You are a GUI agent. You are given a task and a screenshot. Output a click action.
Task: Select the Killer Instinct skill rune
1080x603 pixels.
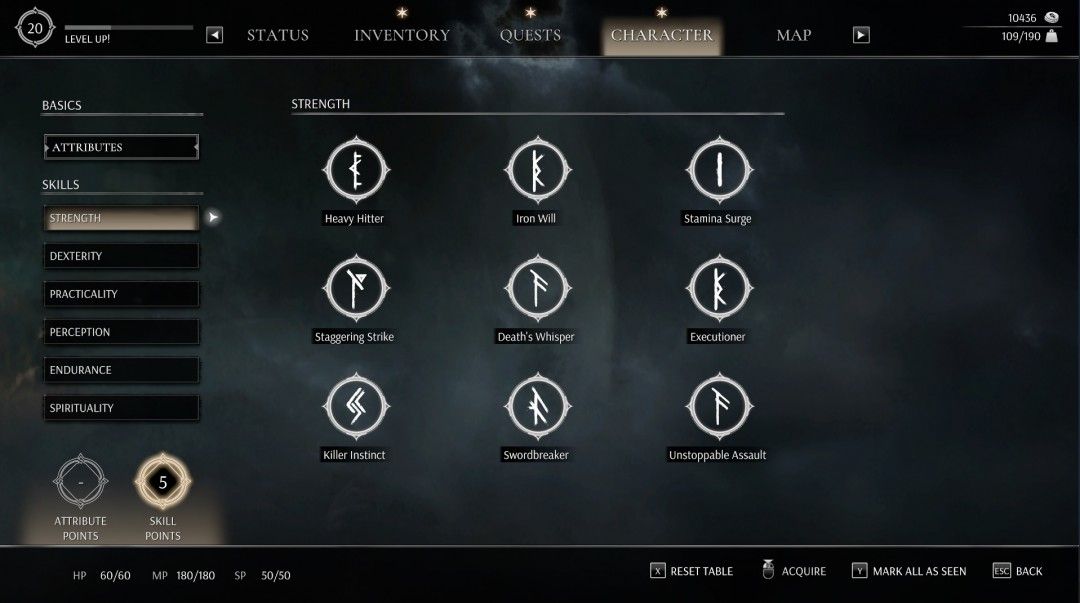click(x=354, y=407)
